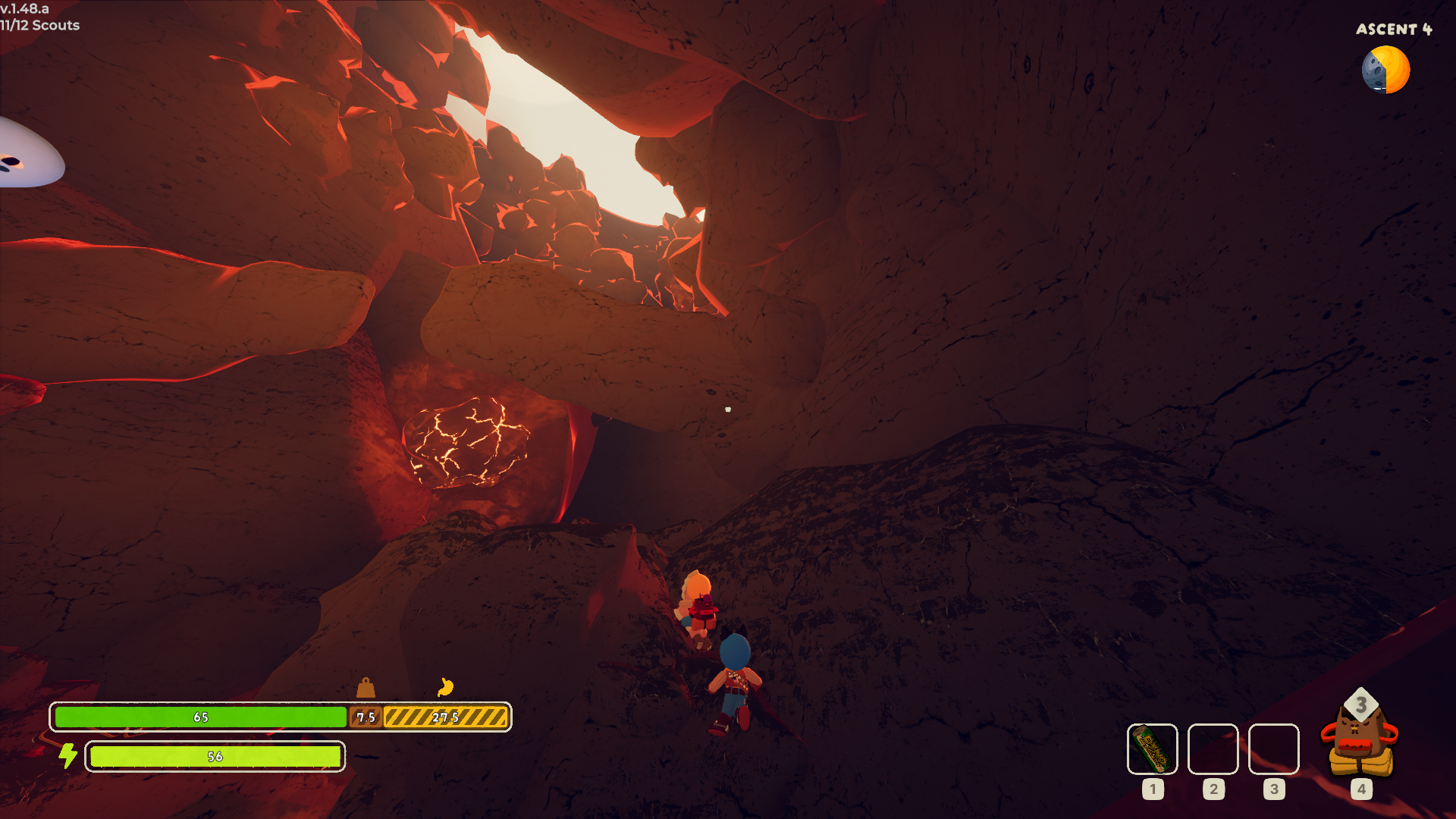Click the day-night moon indicator
The width and height of the screenshot is (1456, 819).
point(1385,70)
